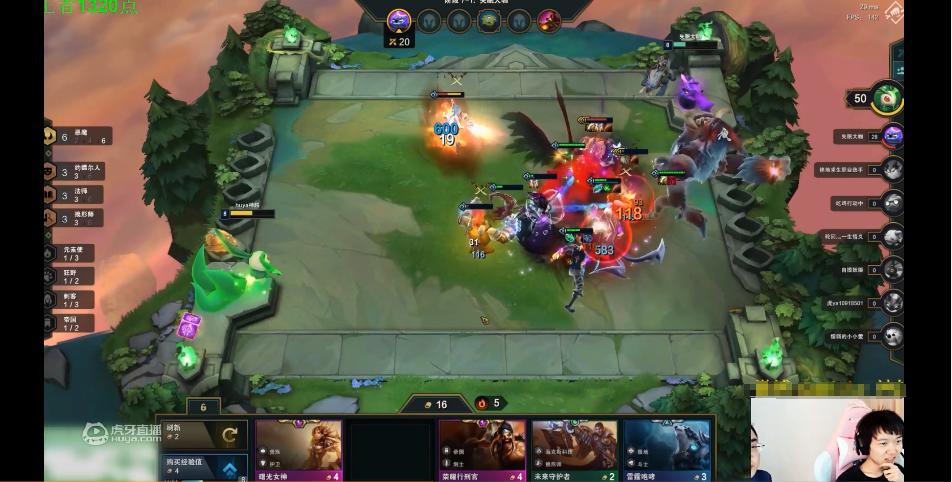Buy the 曙光女神 champion card
This screenshot has height=482, width=952.
click(298, 450)
